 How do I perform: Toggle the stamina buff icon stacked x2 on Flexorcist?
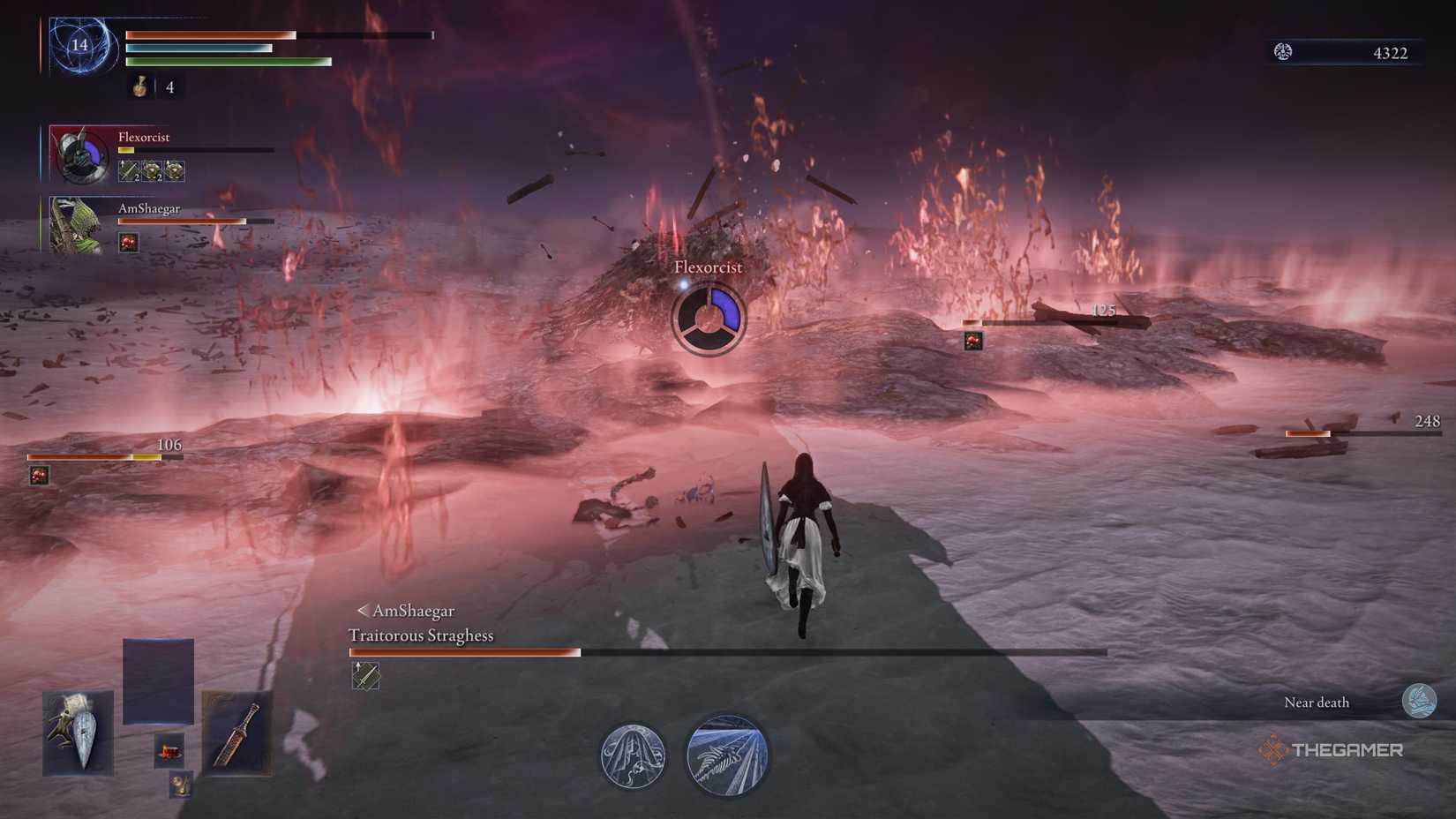(x=150, y=169)
